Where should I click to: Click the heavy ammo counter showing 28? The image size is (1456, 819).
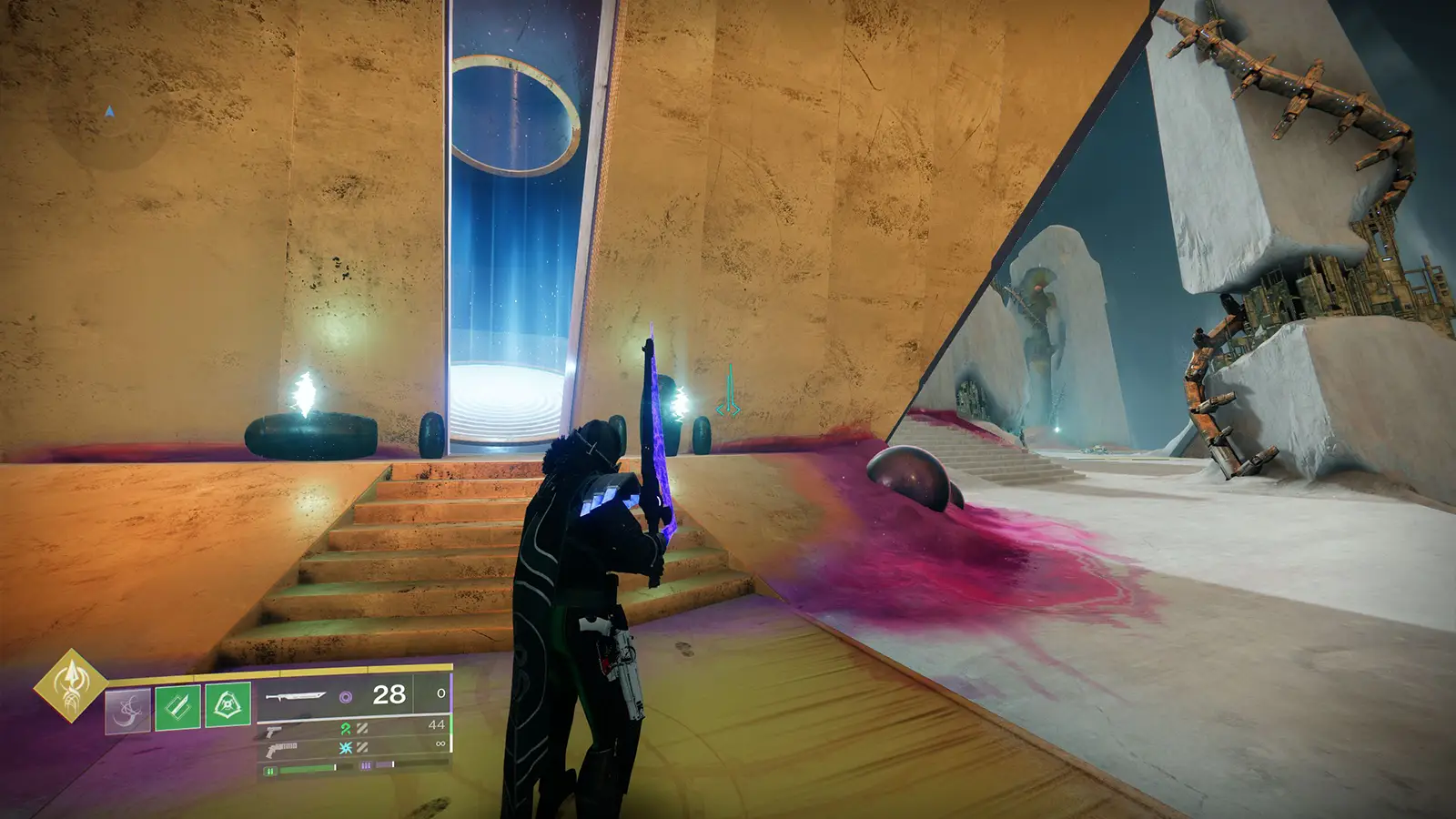pos(389,694)
